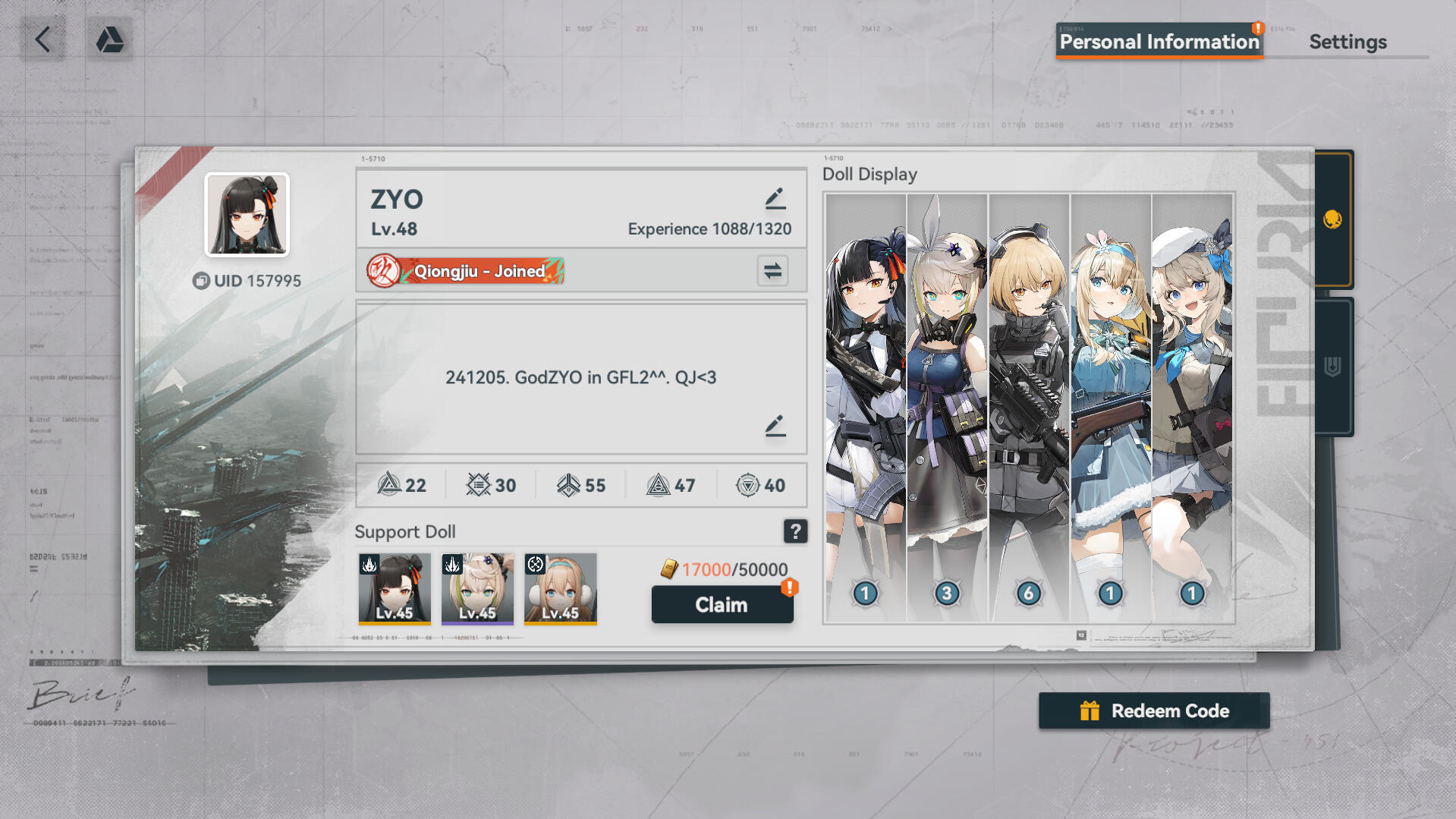Edit the profile signature text
The width and height of the screenshot is (1456, 819).
point(775,426)
